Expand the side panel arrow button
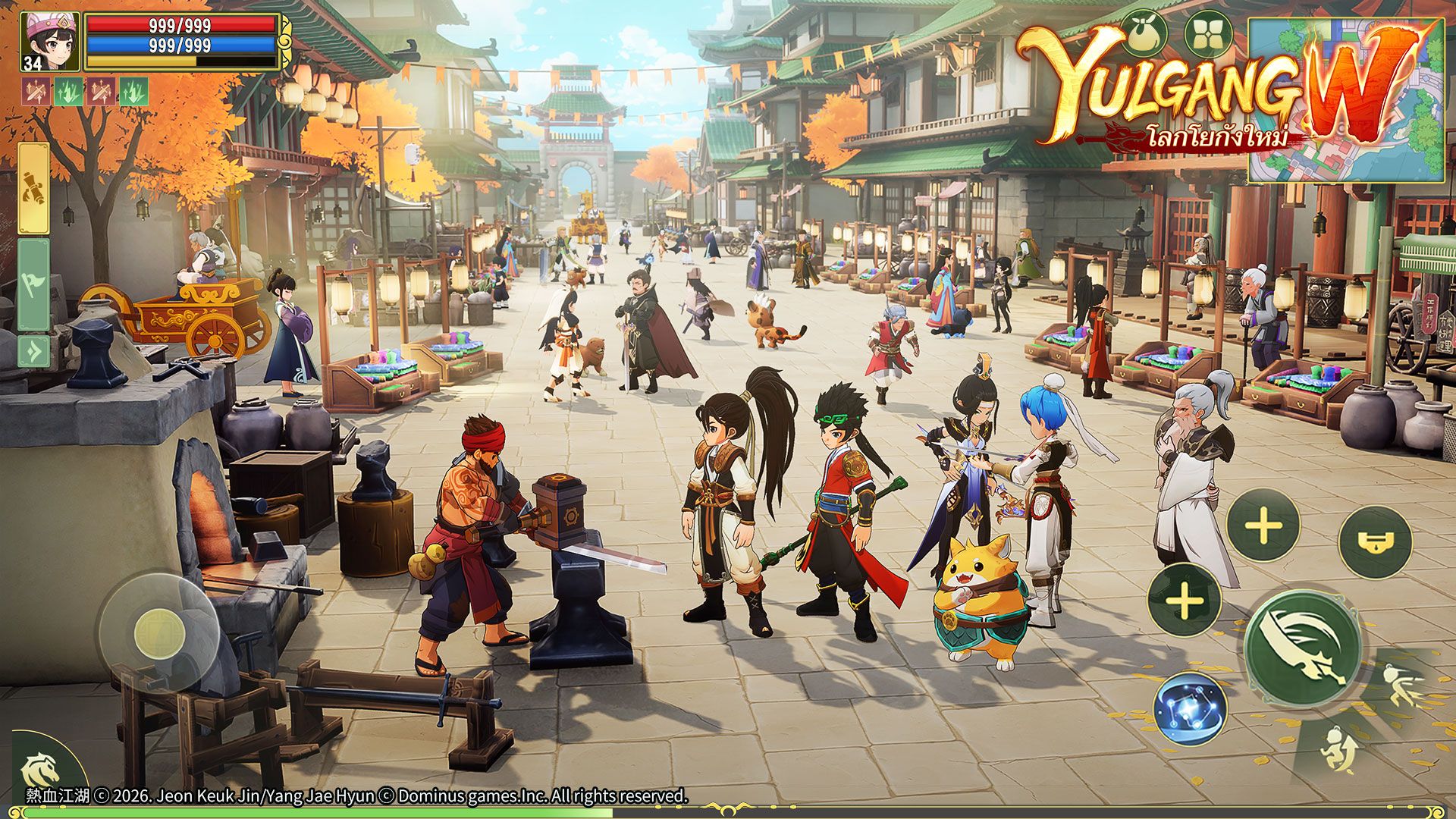This screenshot has width=1456, height=819. 34,352
